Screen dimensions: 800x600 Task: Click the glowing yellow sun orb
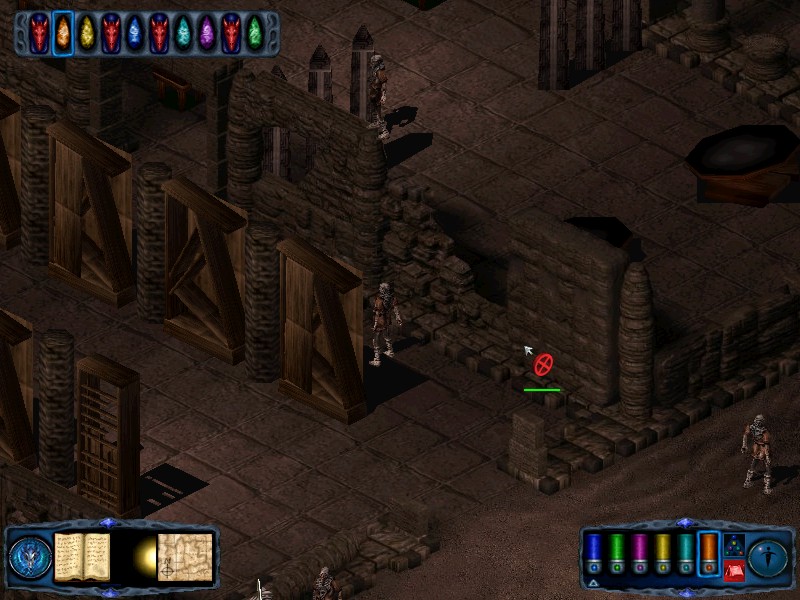142,556
